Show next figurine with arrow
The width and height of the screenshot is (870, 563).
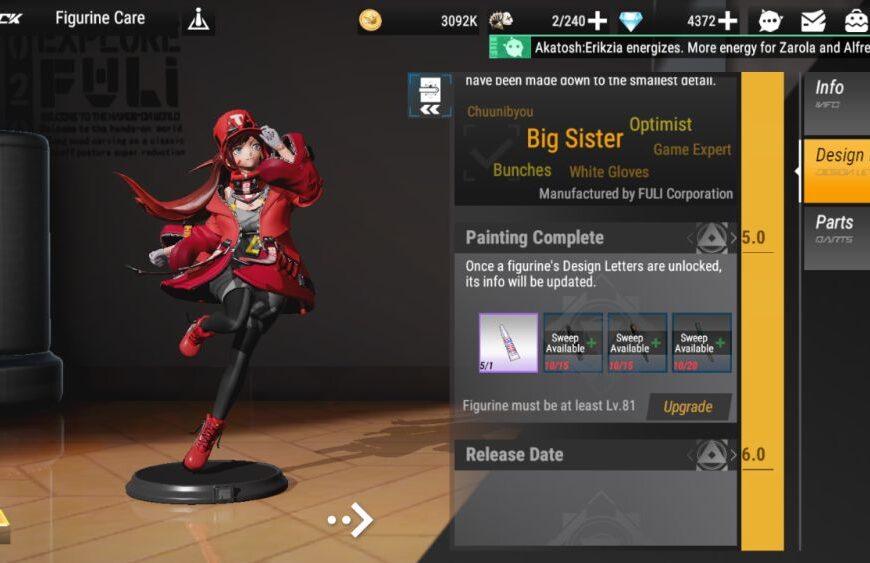click(x=352, y=519)
